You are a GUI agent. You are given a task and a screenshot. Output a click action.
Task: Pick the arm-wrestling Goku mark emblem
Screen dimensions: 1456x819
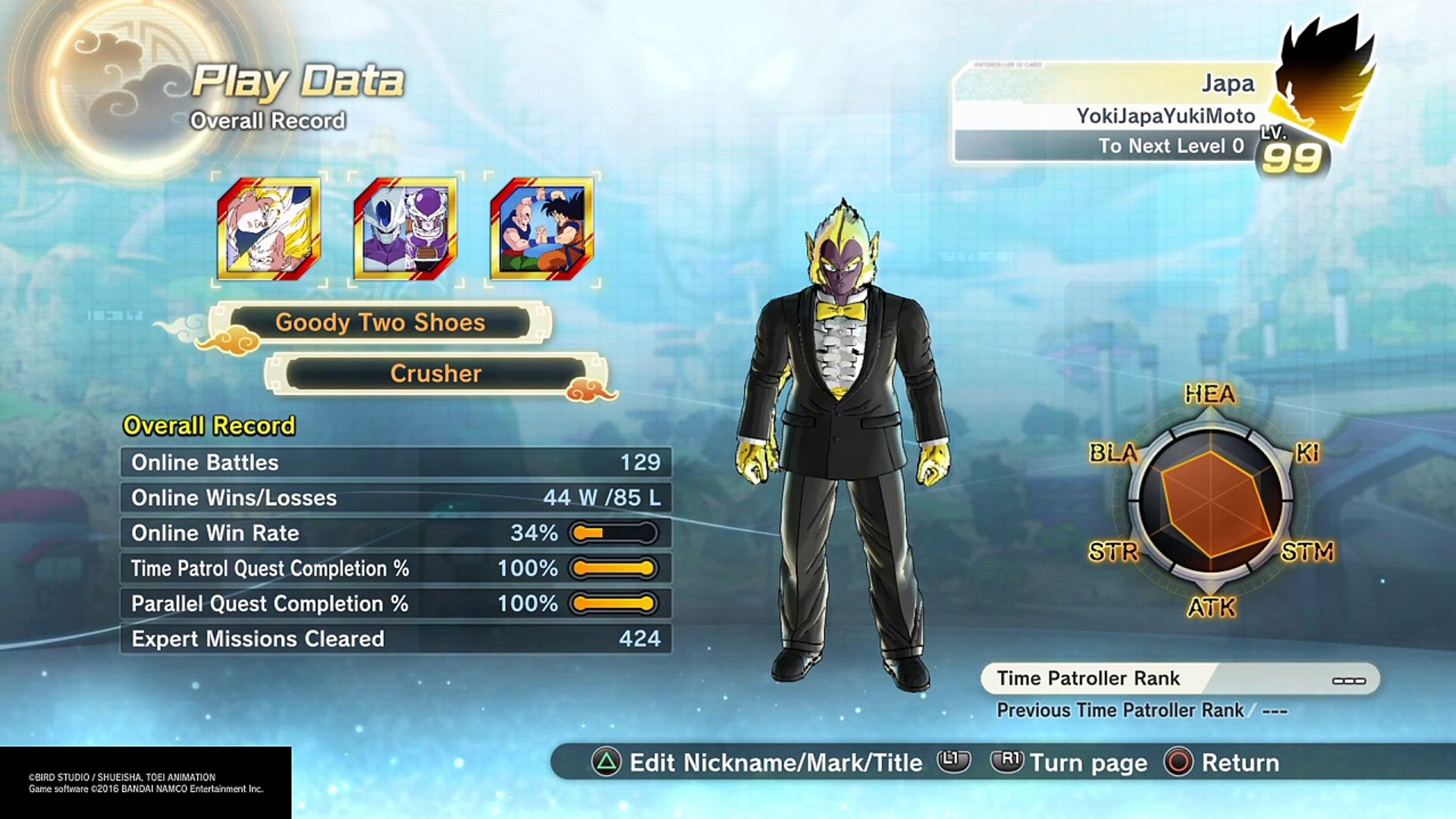(x=541, y=229)
